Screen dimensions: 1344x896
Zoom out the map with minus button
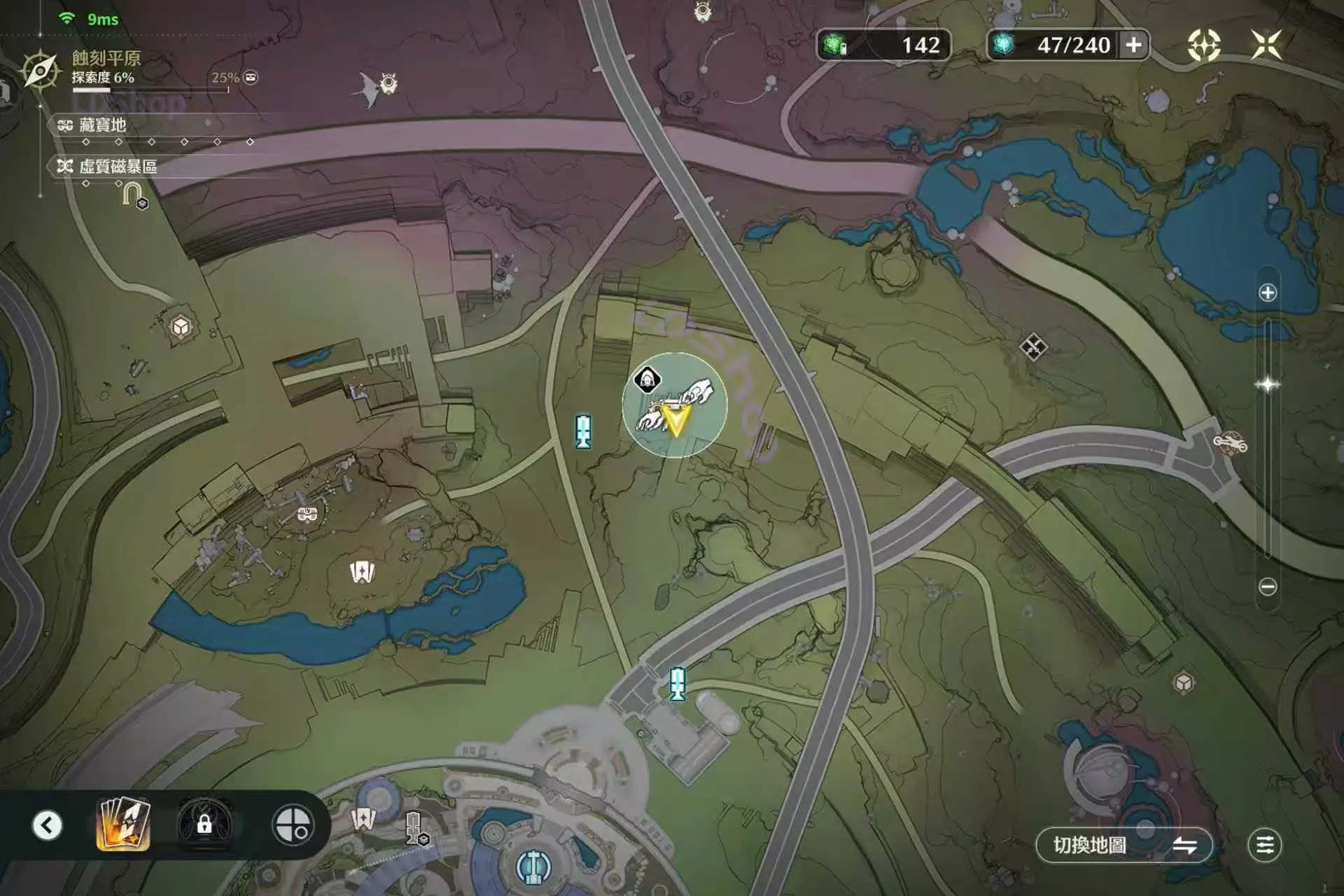pyautogui.click(x=1268, y=587)
